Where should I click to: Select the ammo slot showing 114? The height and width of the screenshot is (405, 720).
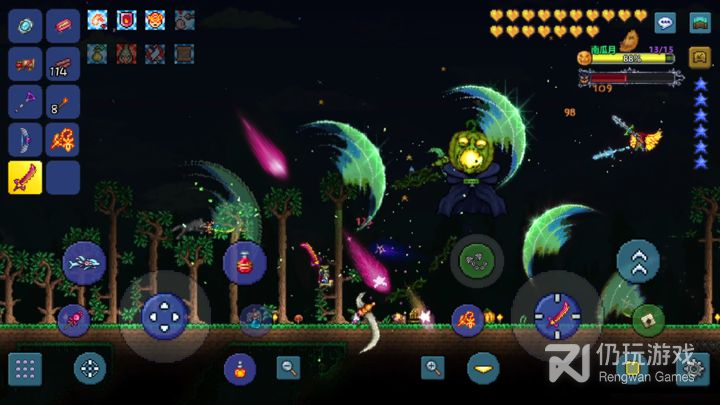(x=63, y=62)
